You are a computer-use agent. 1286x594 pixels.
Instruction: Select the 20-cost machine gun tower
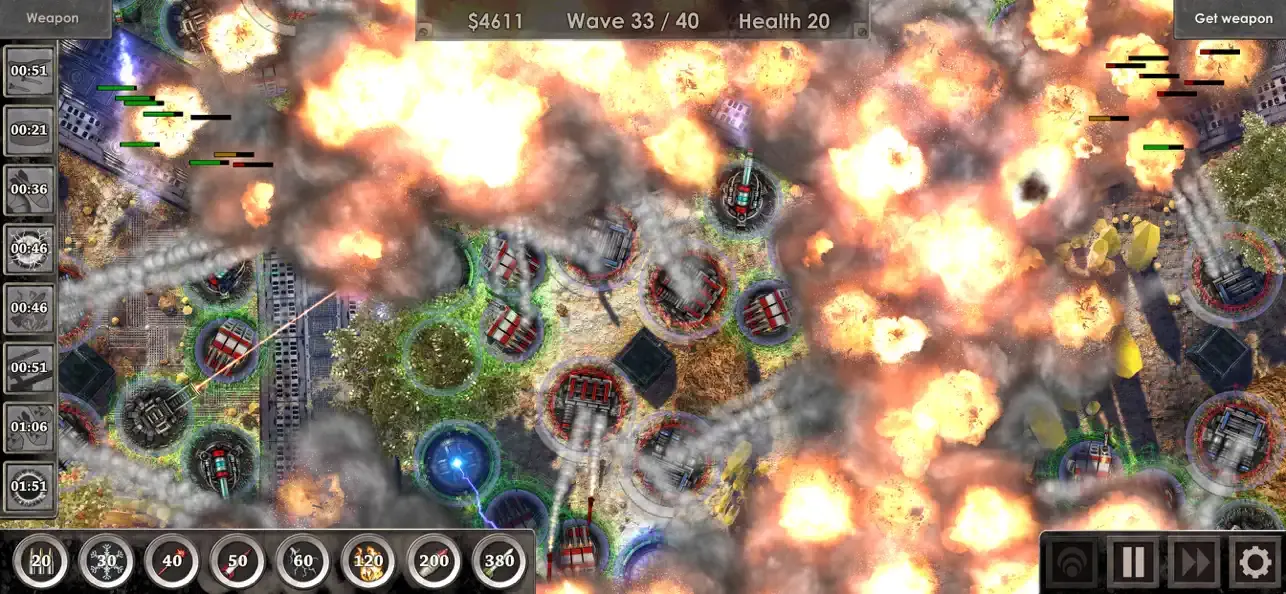(x=41, y=561)
